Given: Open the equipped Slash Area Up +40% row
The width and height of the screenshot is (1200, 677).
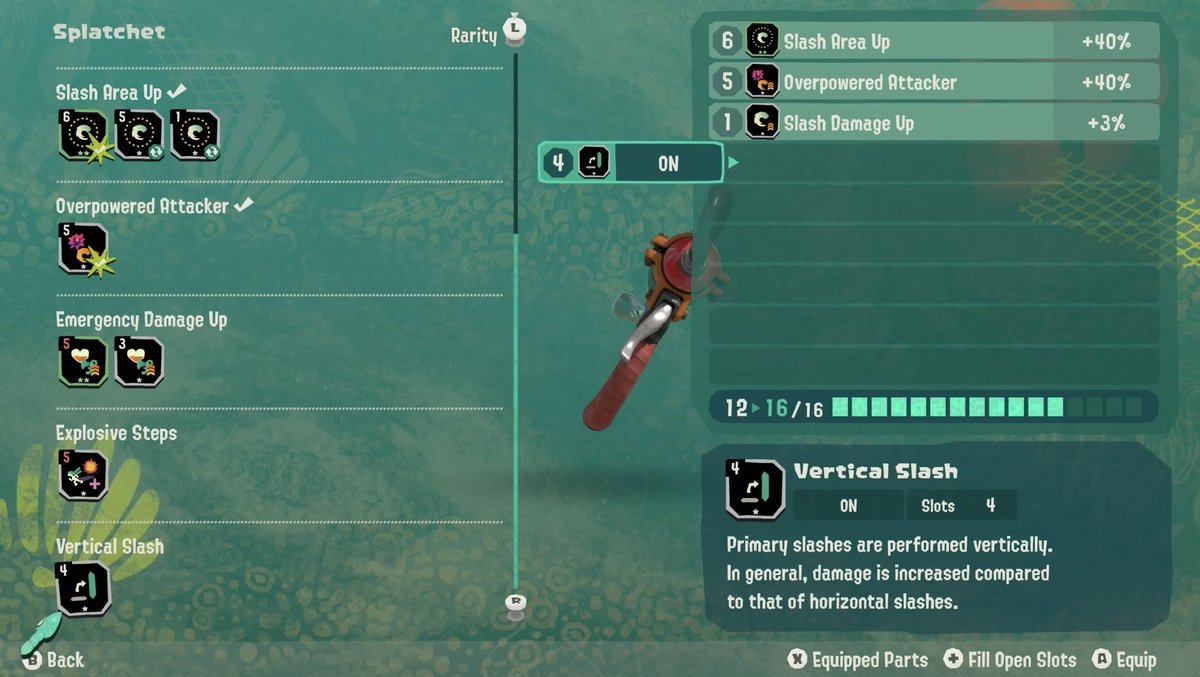Looking at the screenshot, I should 934,41.
